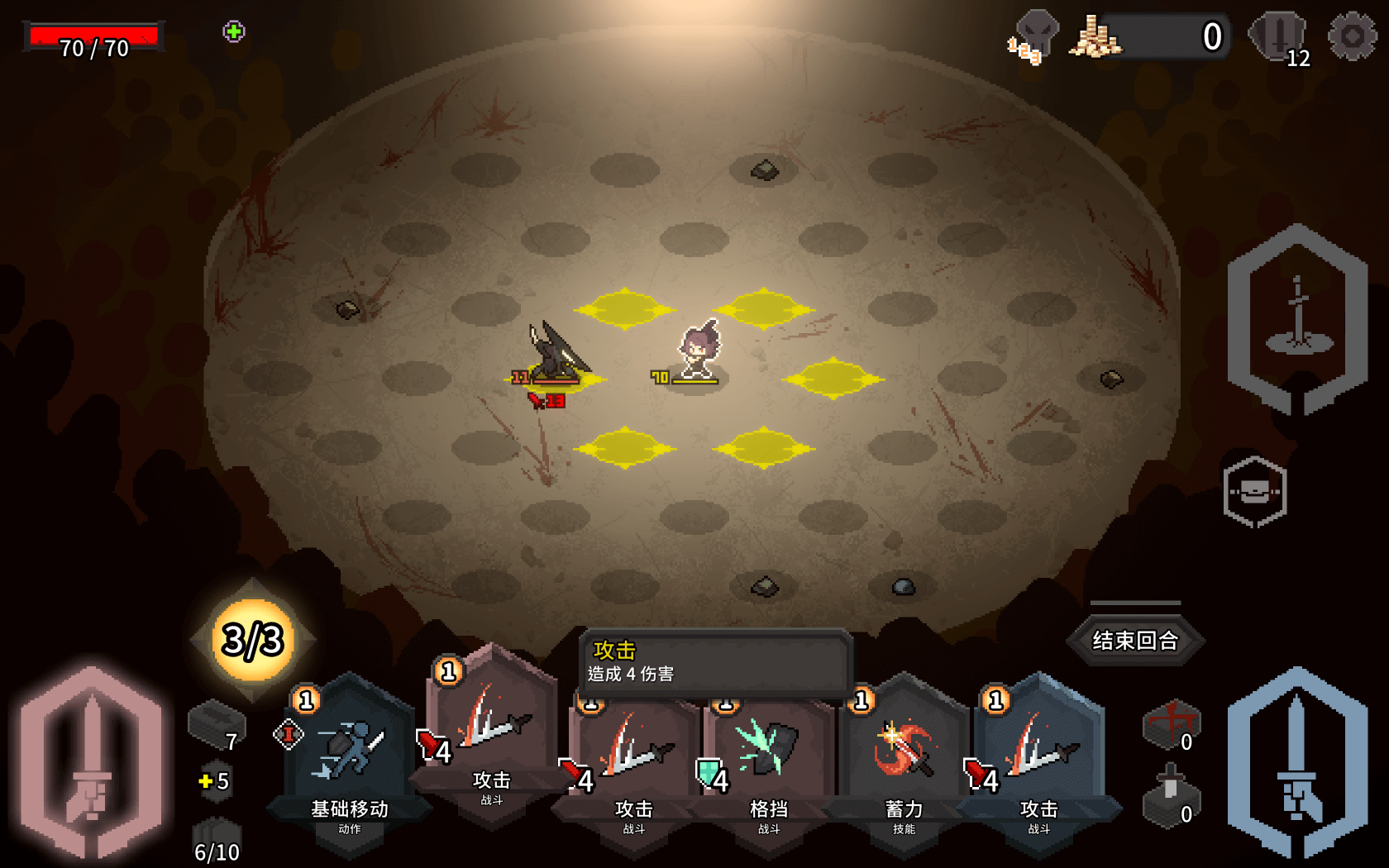This screenshot has width=1389, height=868.
Task: Open the small chest hexagon icon
Action: tap(1254, 492)
